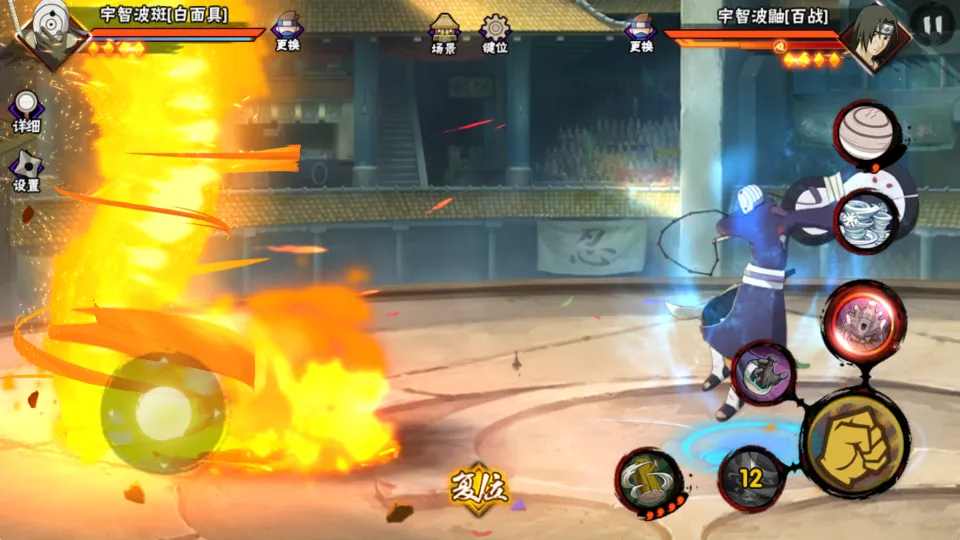Open the 场景 scene selector
The width and height of the screenshot is (960, 540).
tap(444, 34)
